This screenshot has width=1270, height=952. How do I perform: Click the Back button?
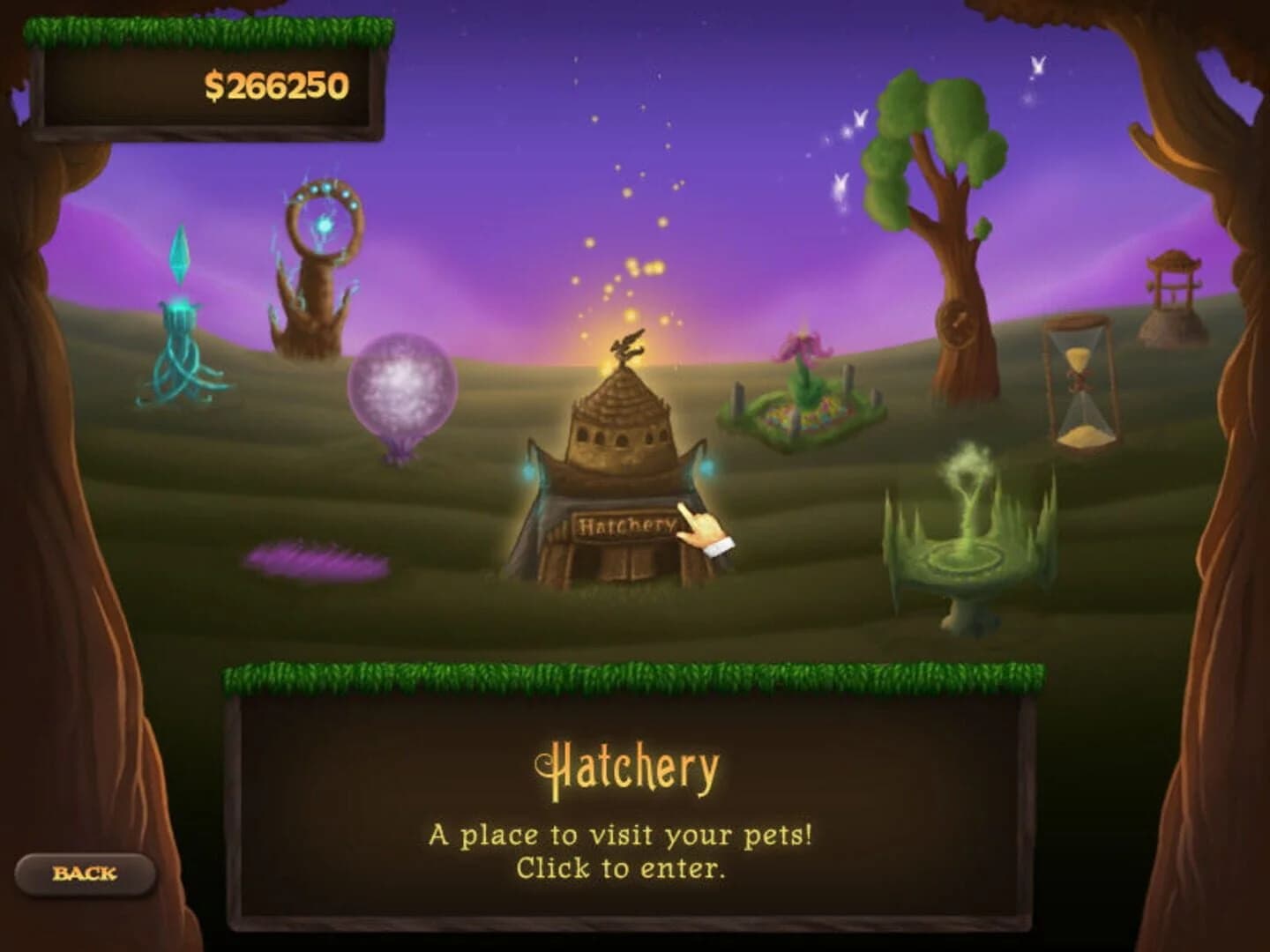pyautogui.click(x=86, y=874)
